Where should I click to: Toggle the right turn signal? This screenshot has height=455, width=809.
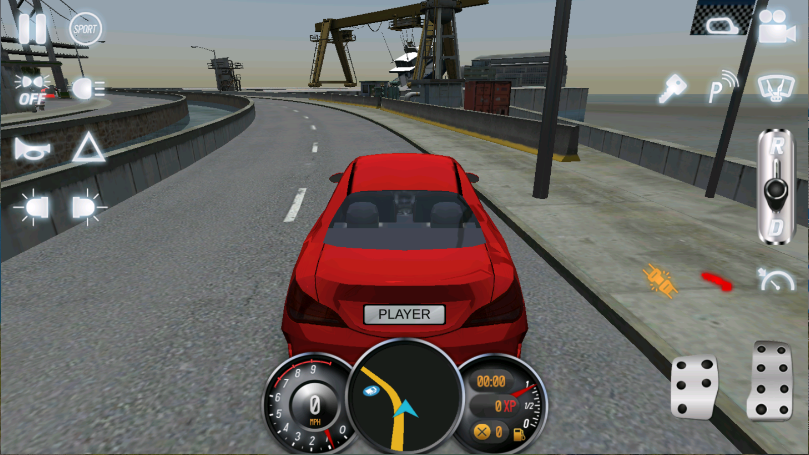coord(88,208)
